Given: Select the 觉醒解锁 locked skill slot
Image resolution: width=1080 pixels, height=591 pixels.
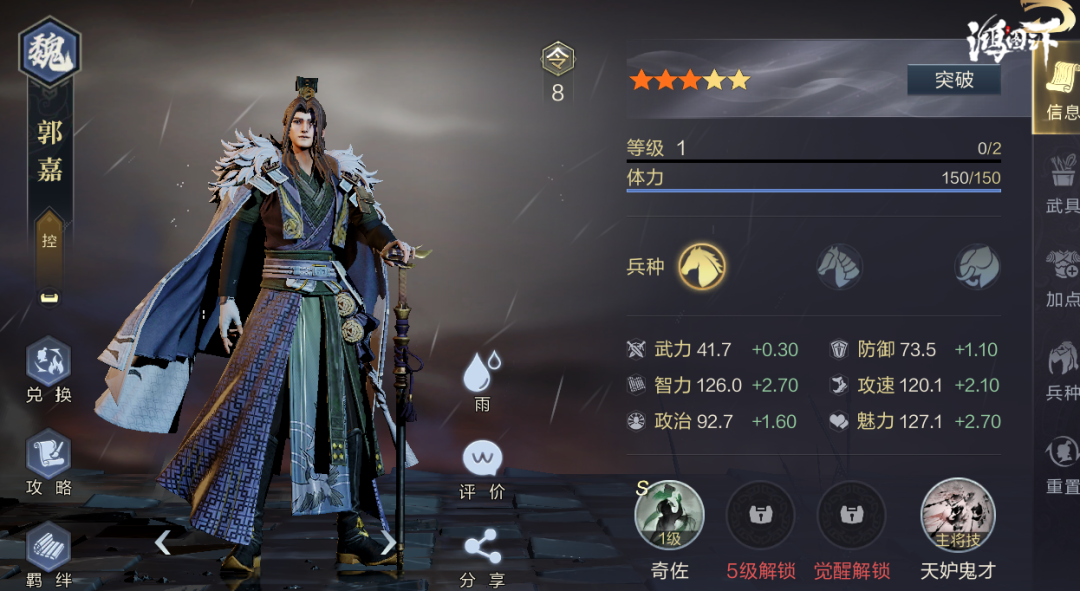Looking at the screenshot, I should click(851, 516).
